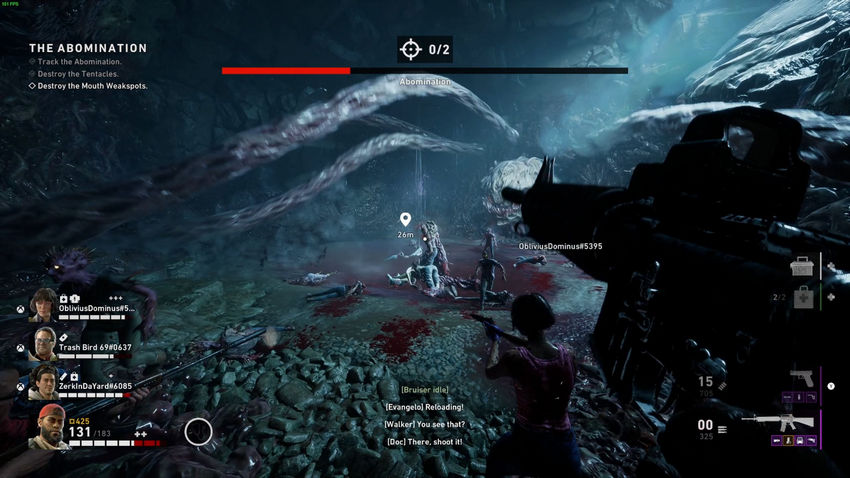Select the 26m objective waypoint marker

click(405, 219)
